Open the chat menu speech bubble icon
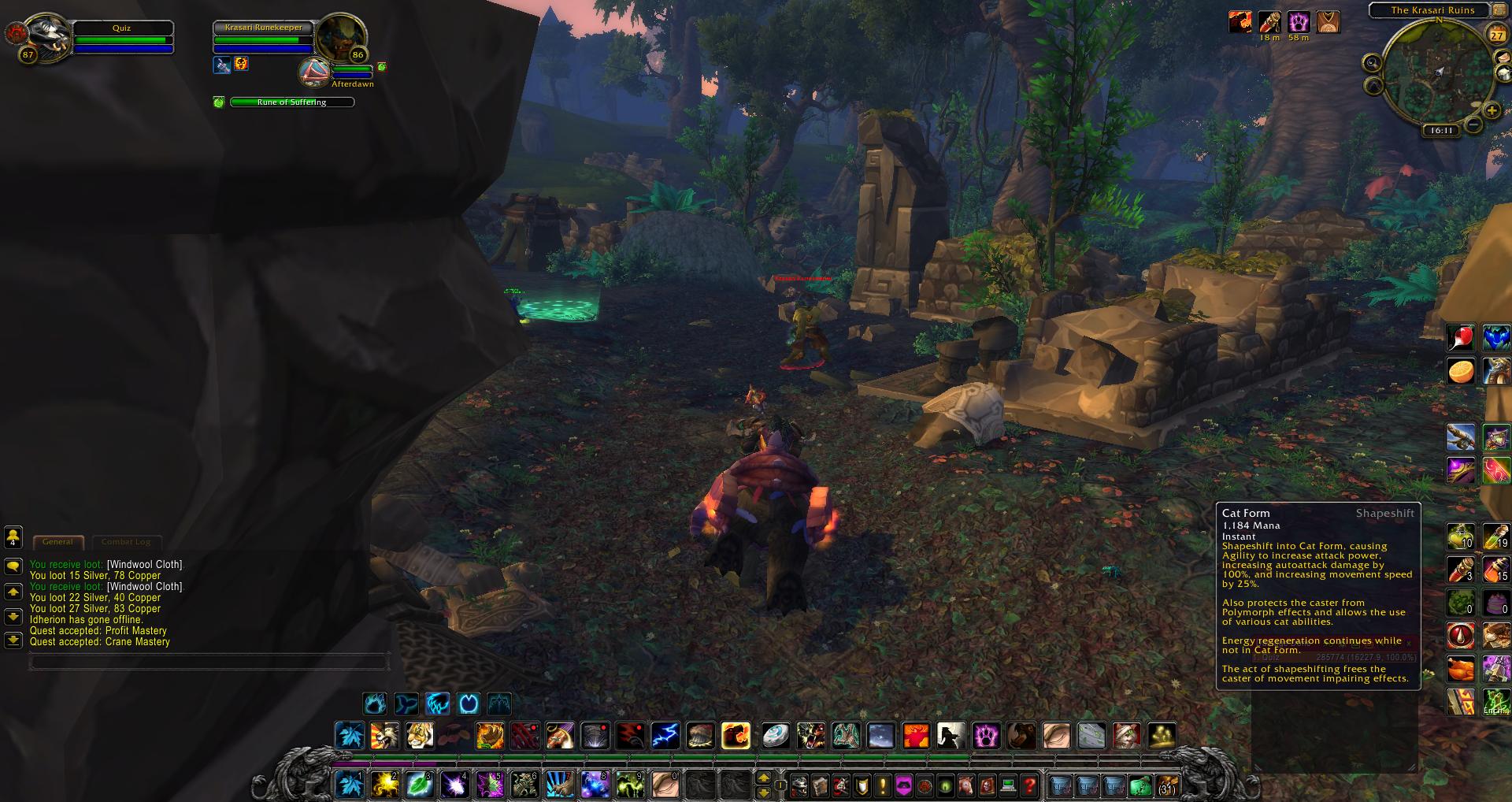Viewport: 1512px width, 802px height. 13,567
